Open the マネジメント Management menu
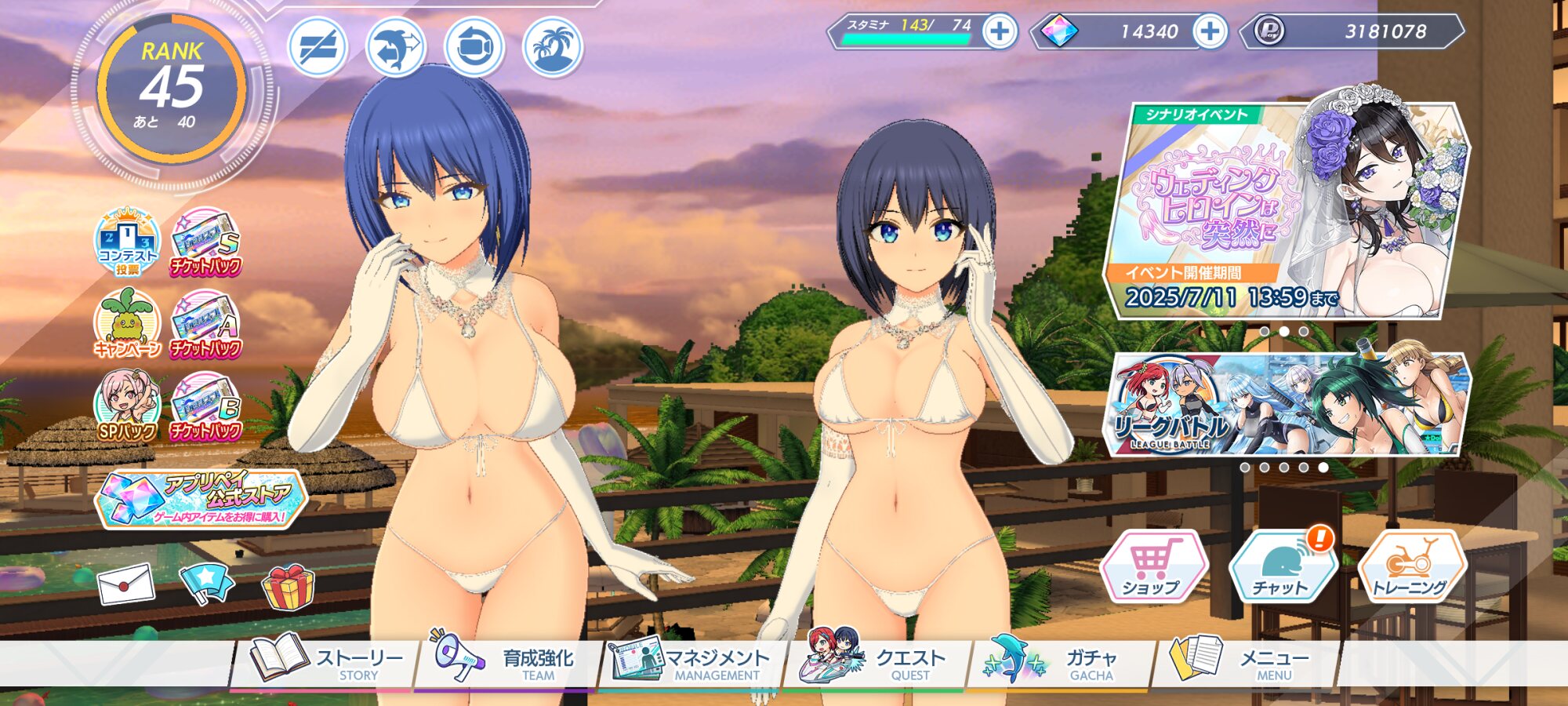The image size is (1568, 706). click(690, 663)
